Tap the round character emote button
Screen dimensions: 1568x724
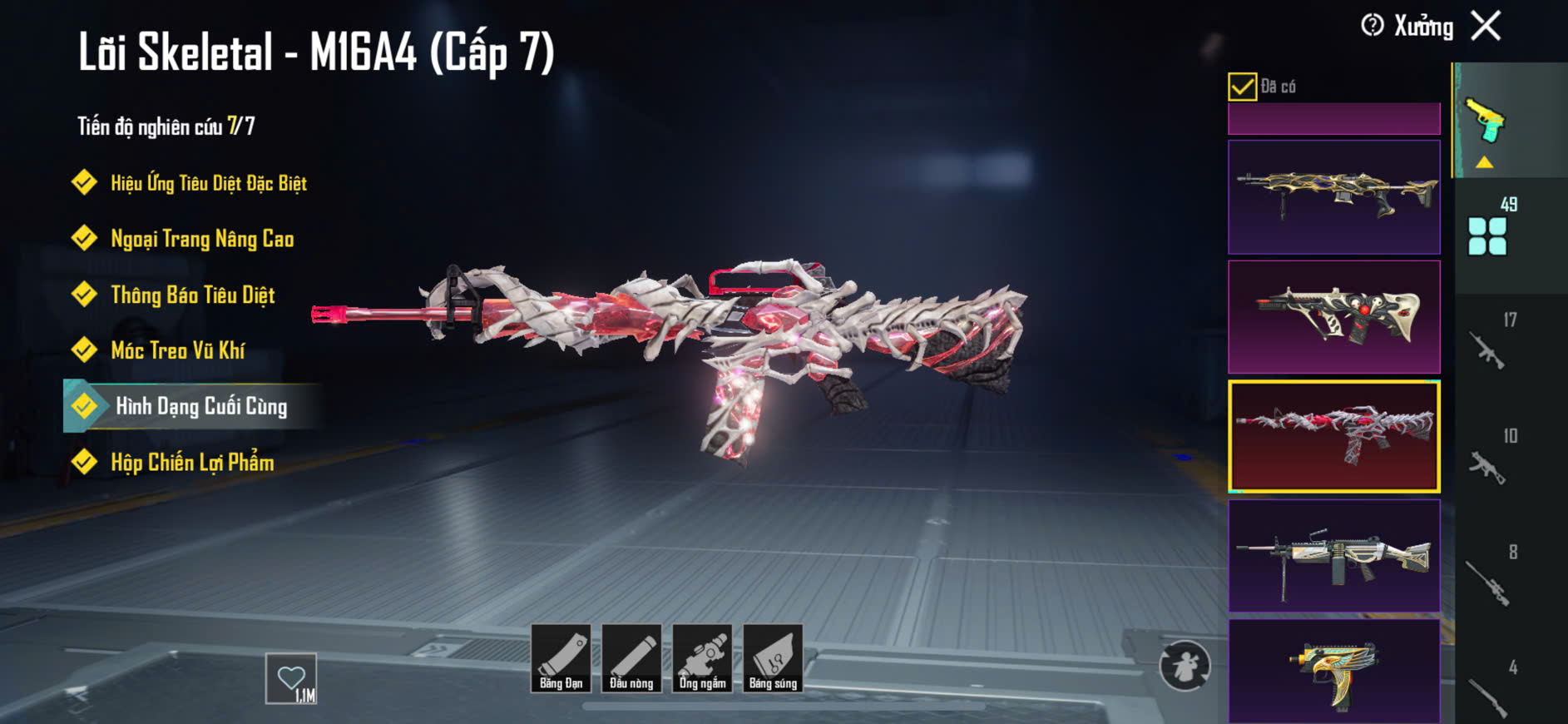[x=1185, y=666]
